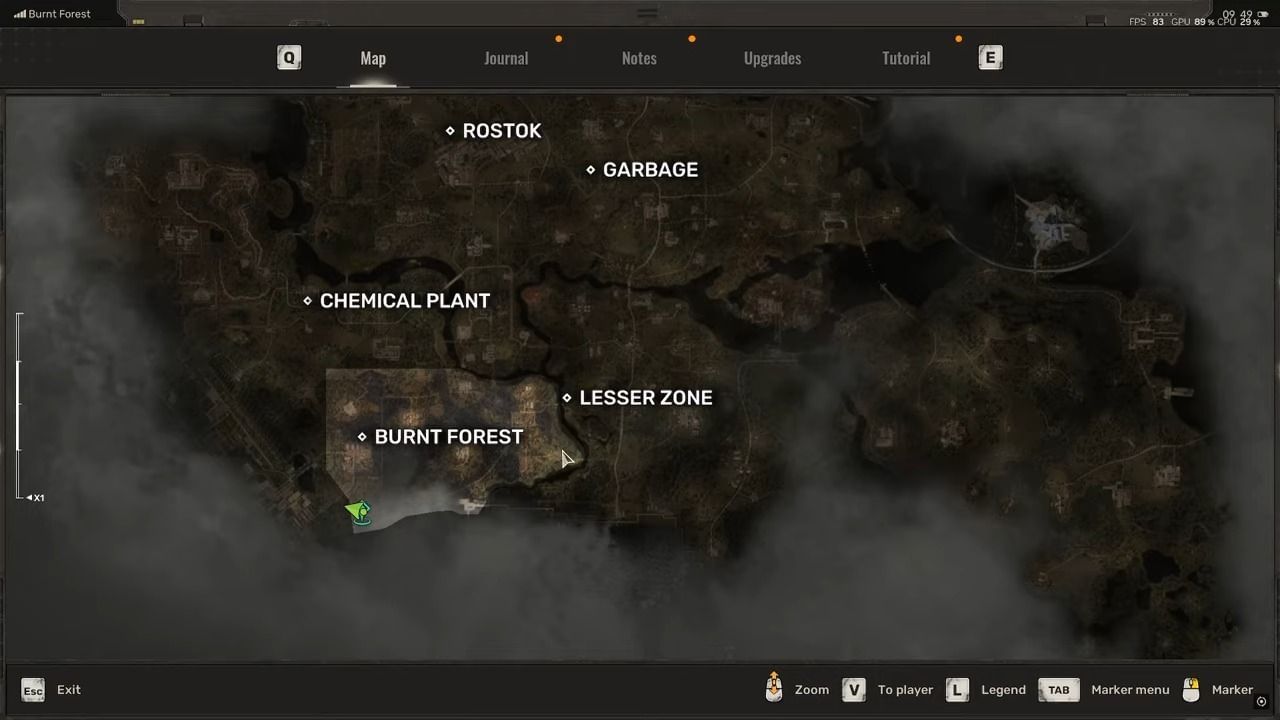Switch to the Journal tab
1280x720 pixels.
(506, 58)
